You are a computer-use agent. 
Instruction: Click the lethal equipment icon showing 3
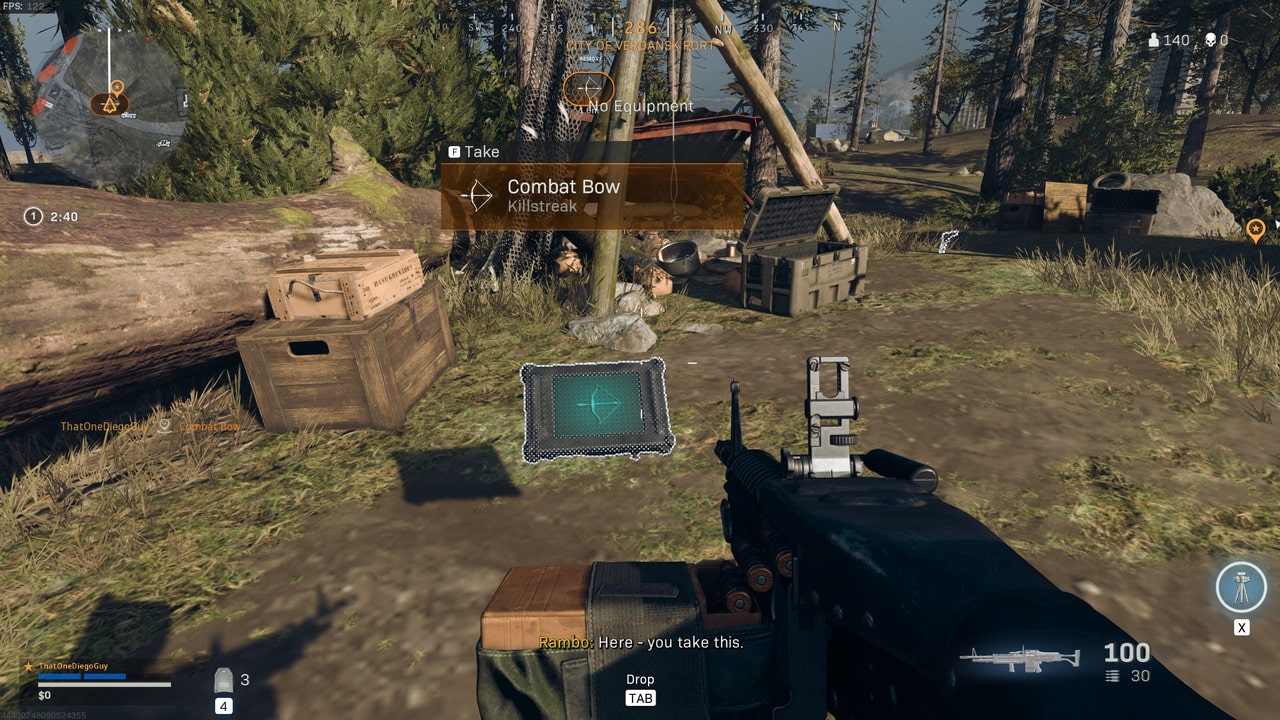(222, 679)
